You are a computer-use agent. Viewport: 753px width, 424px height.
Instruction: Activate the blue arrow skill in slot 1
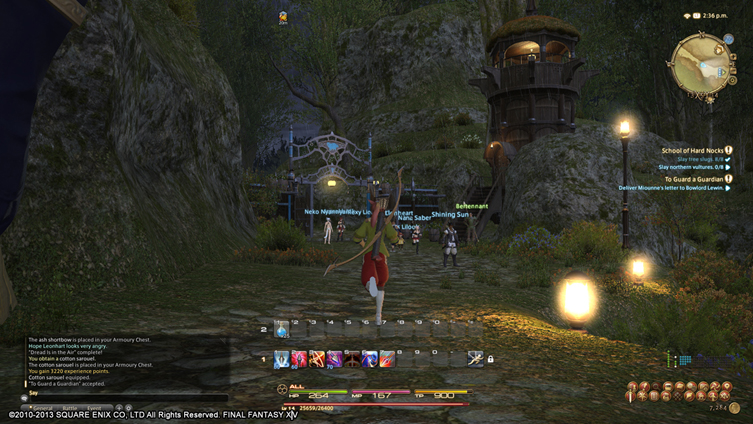tap(282, 359)
